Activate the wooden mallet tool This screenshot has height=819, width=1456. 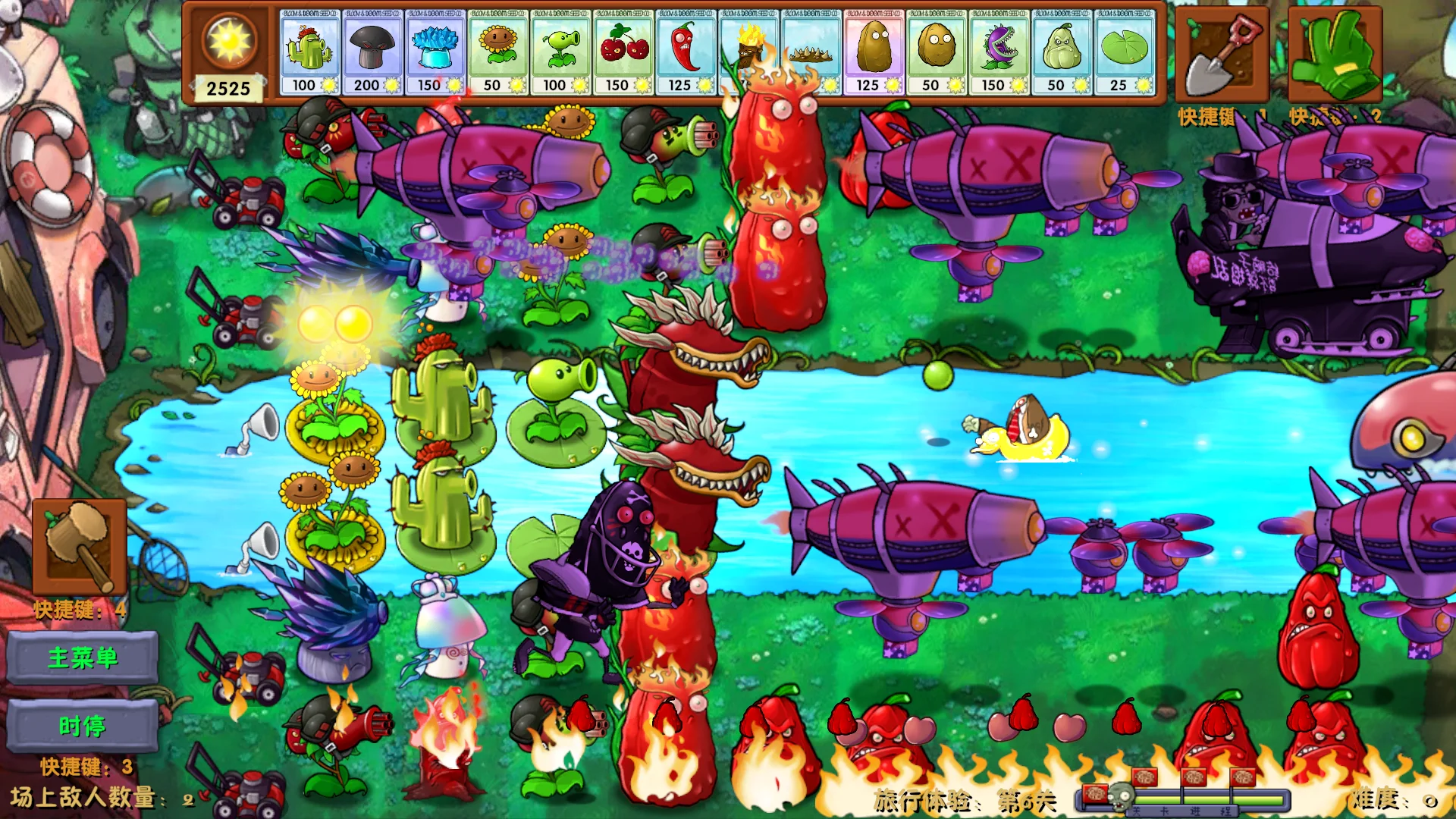80,546
